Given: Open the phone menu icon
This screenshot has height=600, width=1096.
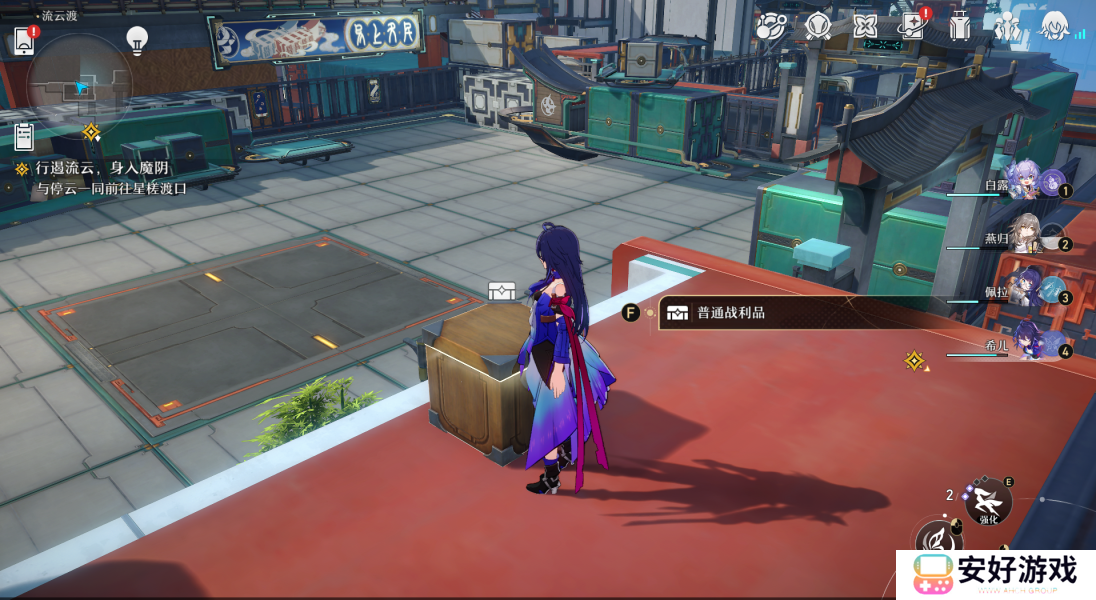Looking at the screenshot, I should click(x=24, y=41).
